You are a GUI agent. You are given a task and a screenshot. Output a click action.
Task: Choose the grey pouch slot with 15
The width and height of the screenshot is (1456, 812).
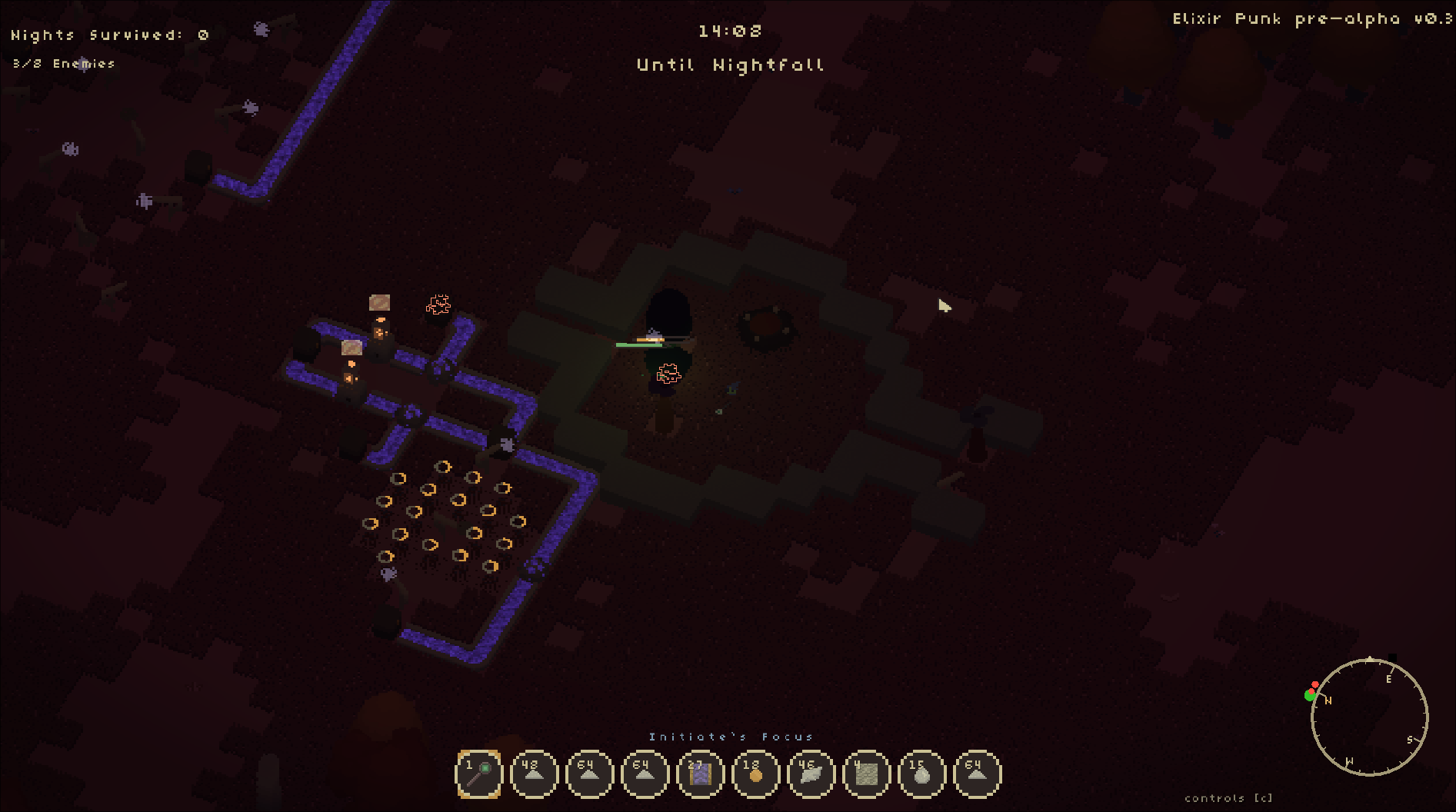(921, 774)
